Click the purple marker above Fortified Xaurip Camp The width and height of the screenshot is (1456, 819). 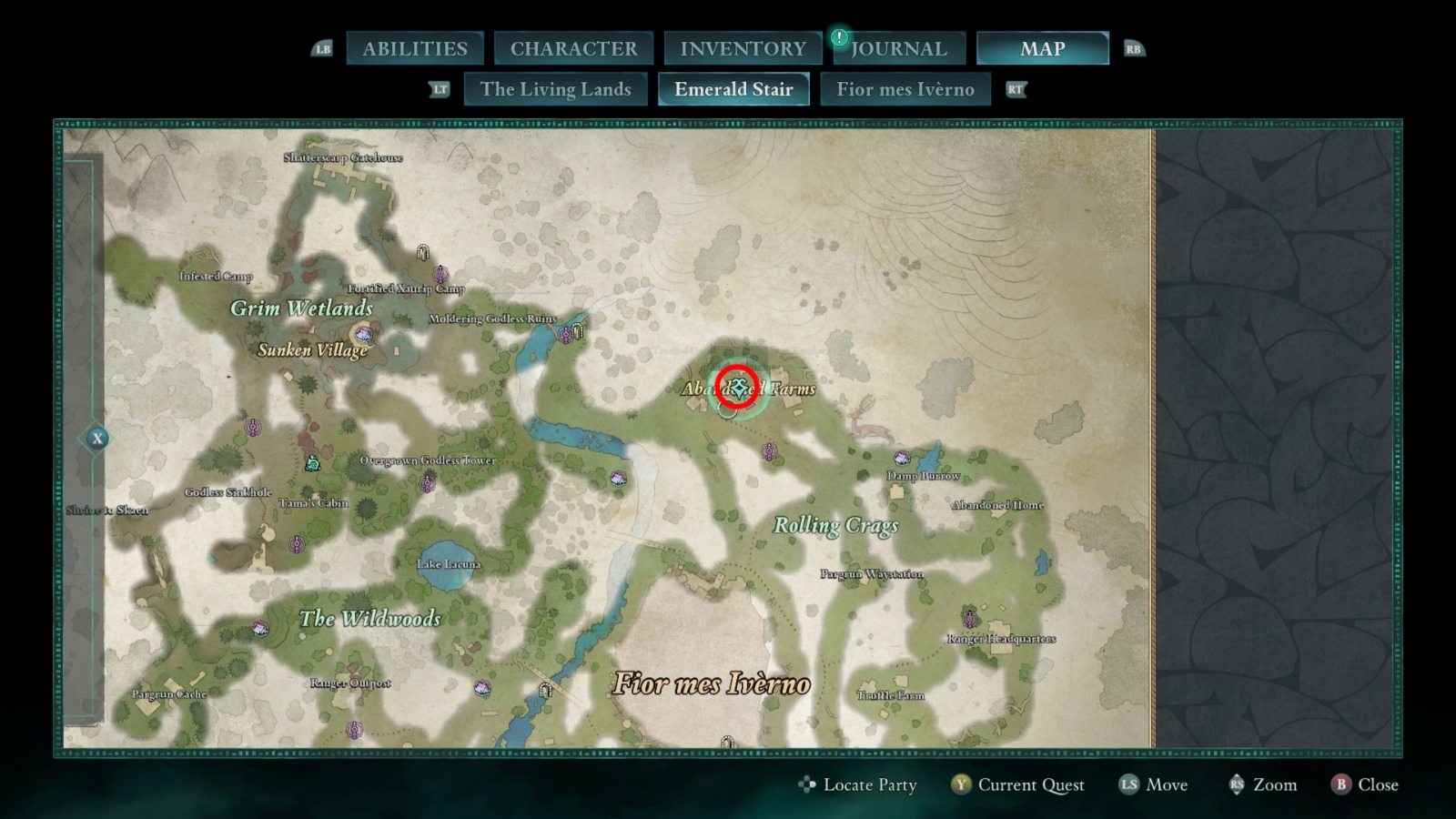440,274
